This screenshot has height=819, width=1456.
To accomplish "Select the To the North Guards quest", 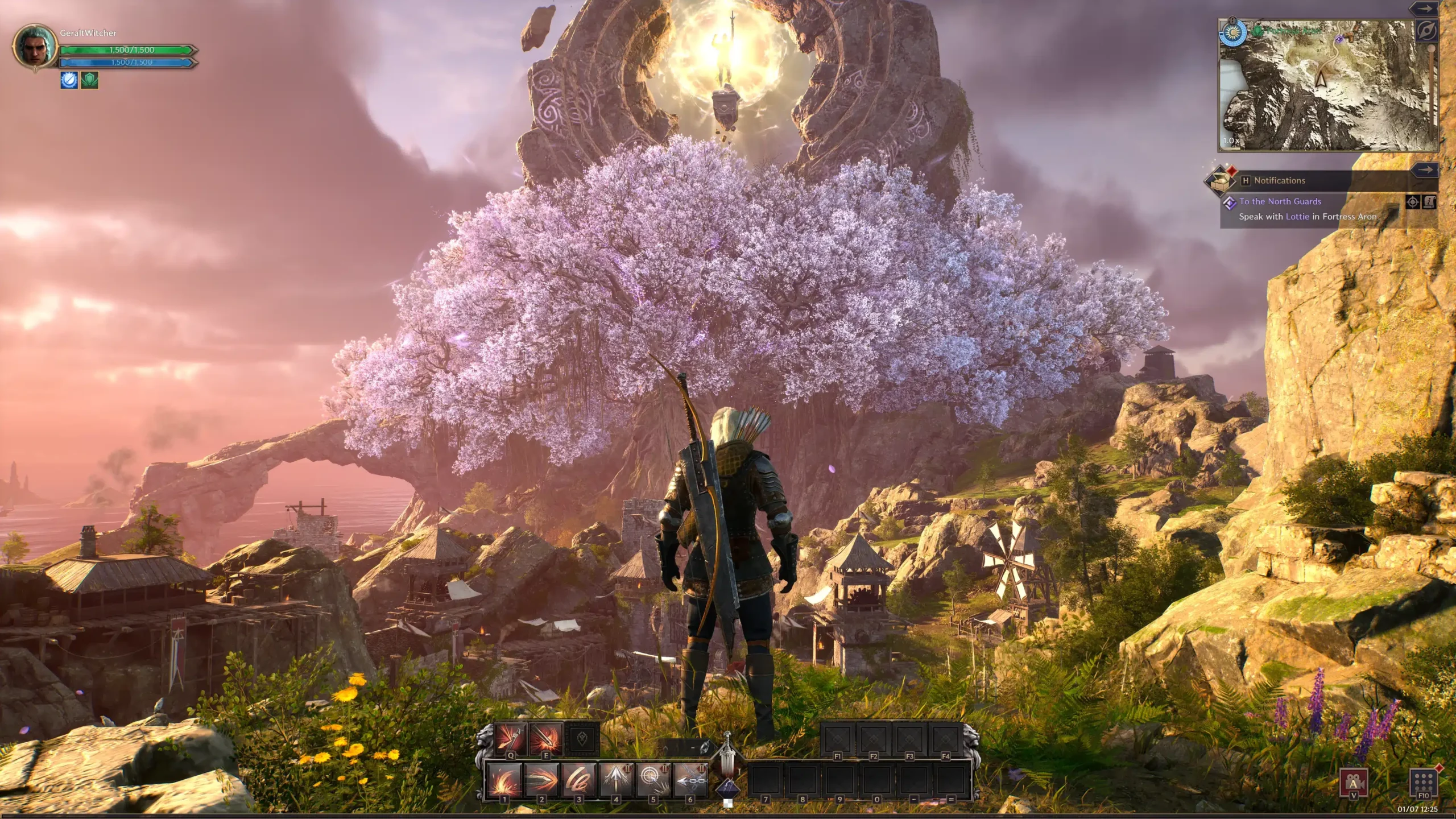I will [x=1280, y=201].
